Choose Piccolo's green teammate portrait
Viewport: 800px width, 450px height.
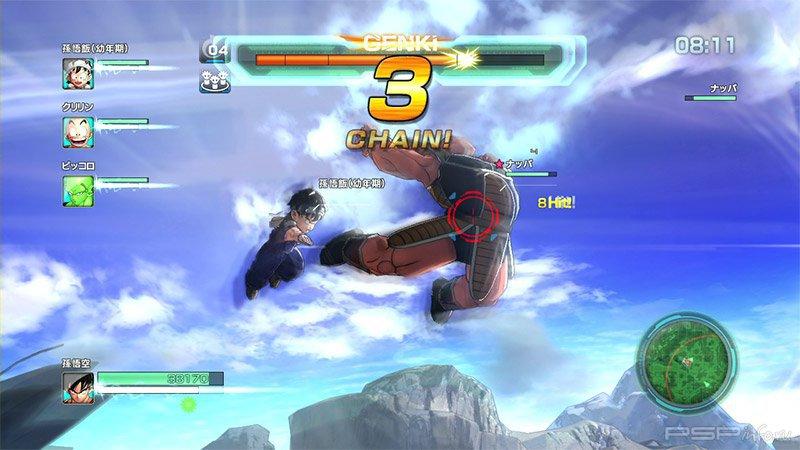tap(78, 189)
